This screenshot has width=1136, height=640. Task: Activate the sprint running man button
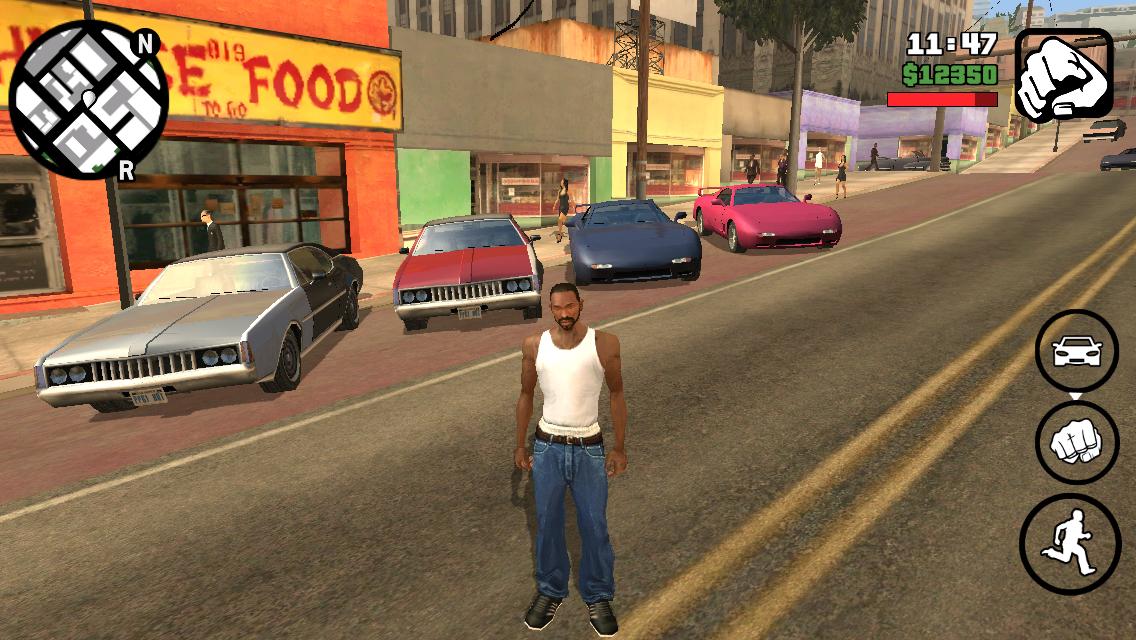click(x=1069, y=545)
